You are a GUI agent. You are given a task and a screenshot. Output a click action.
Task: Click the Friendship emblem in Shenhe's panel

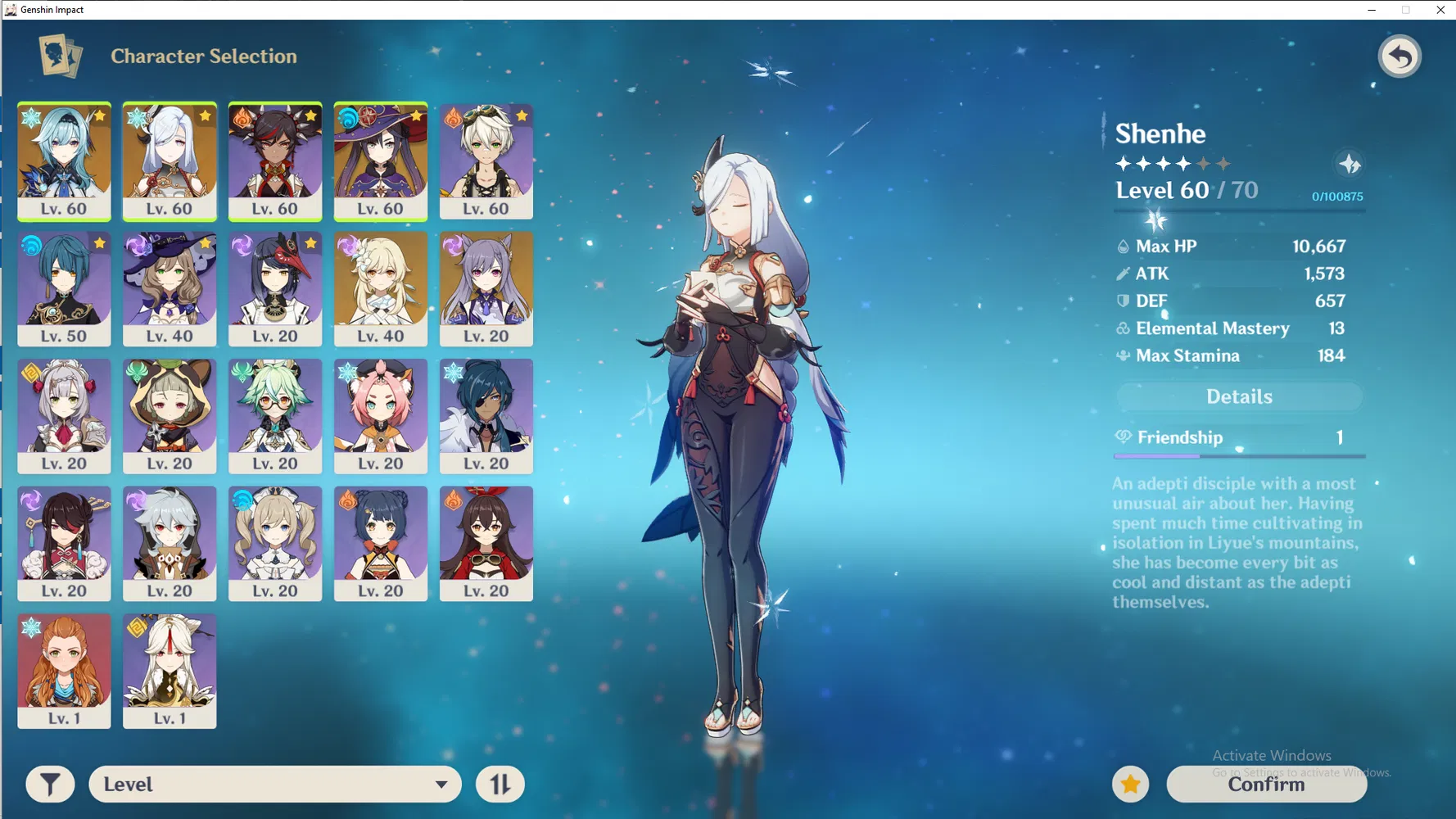click(1123, 437)
